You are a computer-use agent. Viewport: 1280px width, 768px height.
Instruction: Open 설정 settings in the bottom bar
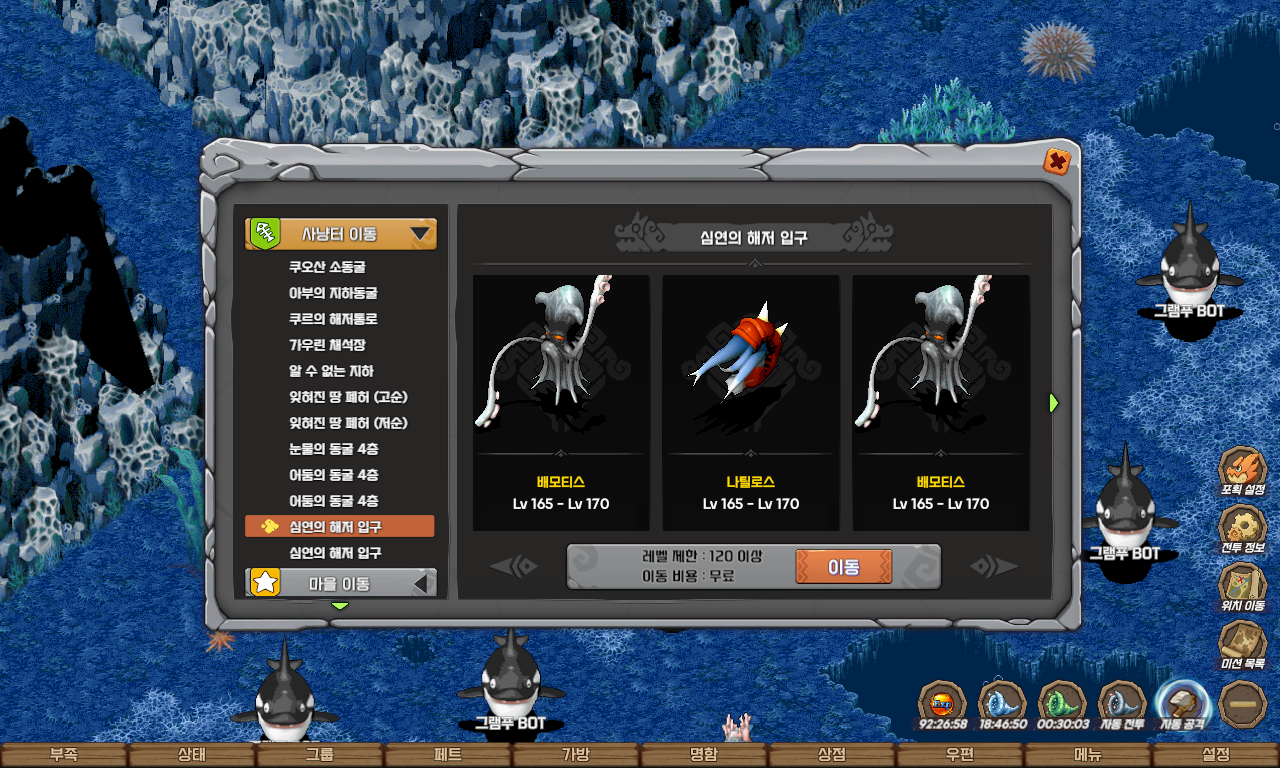pos(1216,755)
